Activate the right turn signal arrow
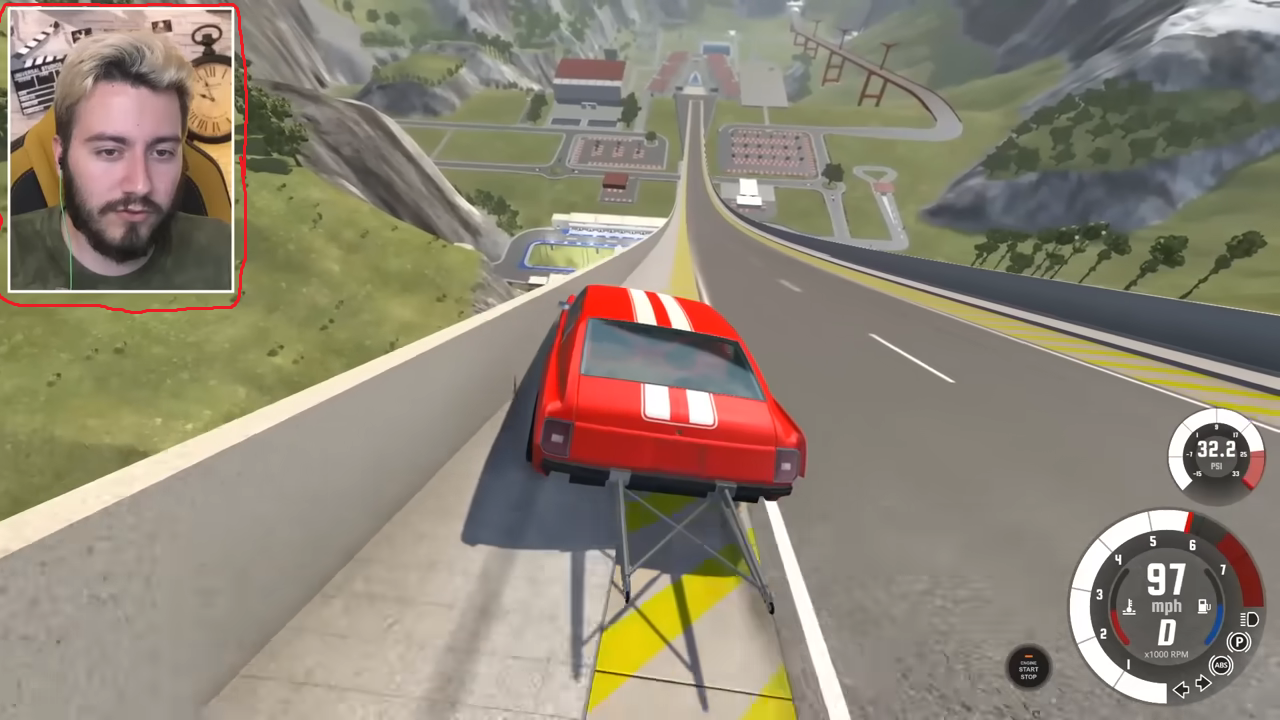This screenshot has height=720, width=1280. pos(1201,682)
